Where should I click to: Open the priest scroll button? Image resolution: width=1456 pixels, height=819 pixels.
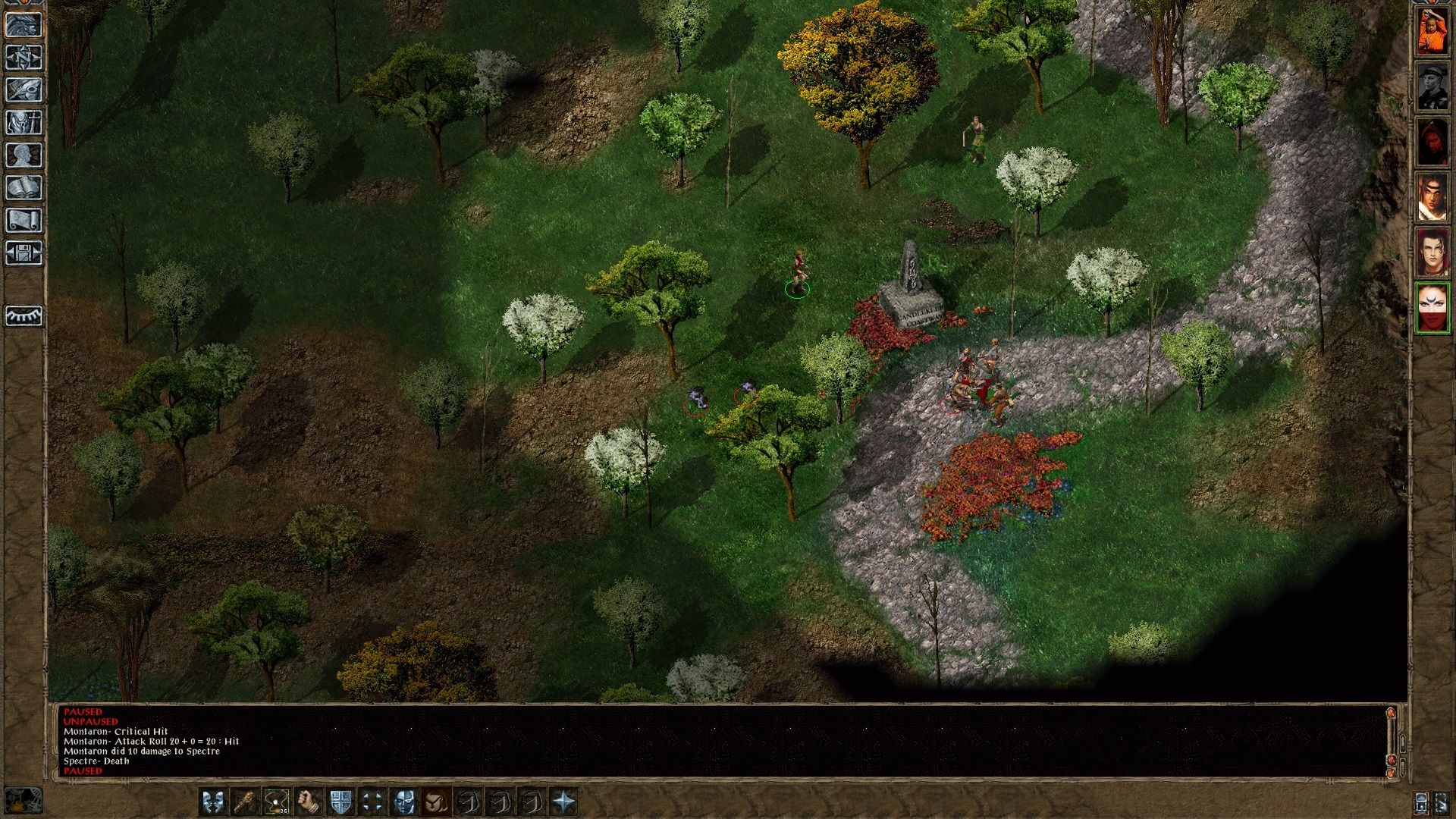point(24,220)
